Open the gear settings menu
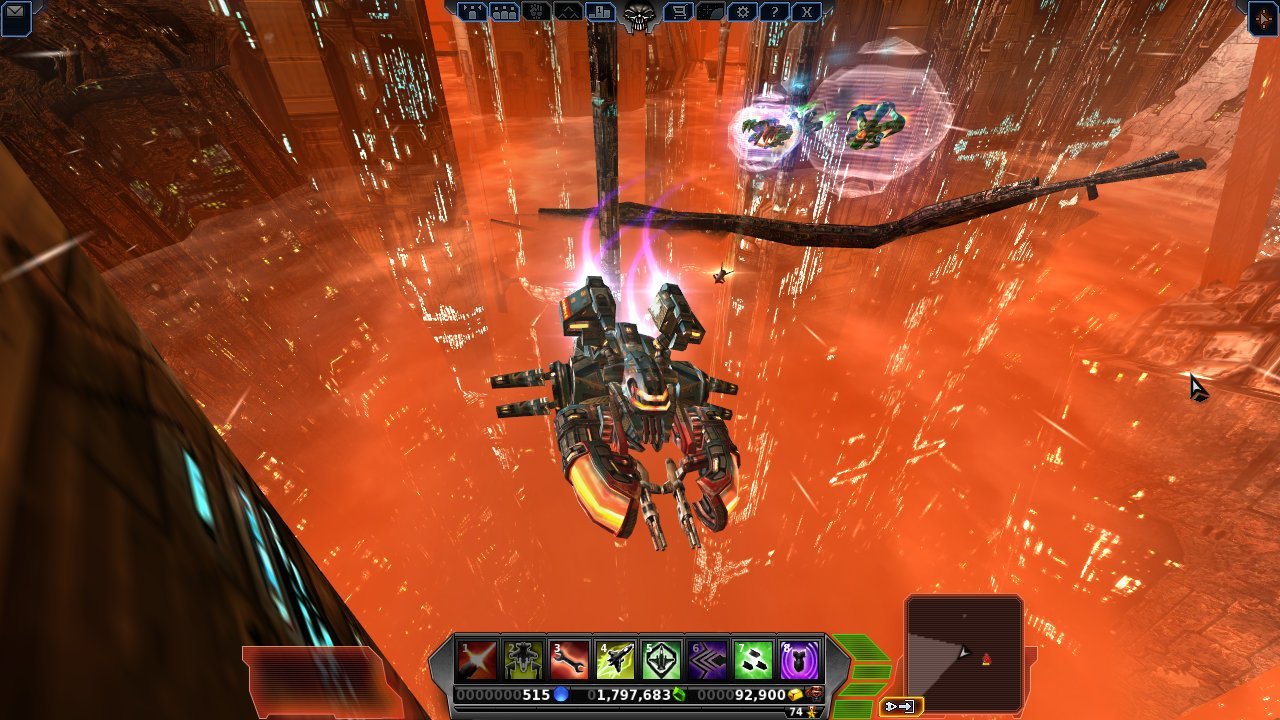Image resolution: width=1280 pixels, height=720 pixels. 741,12
